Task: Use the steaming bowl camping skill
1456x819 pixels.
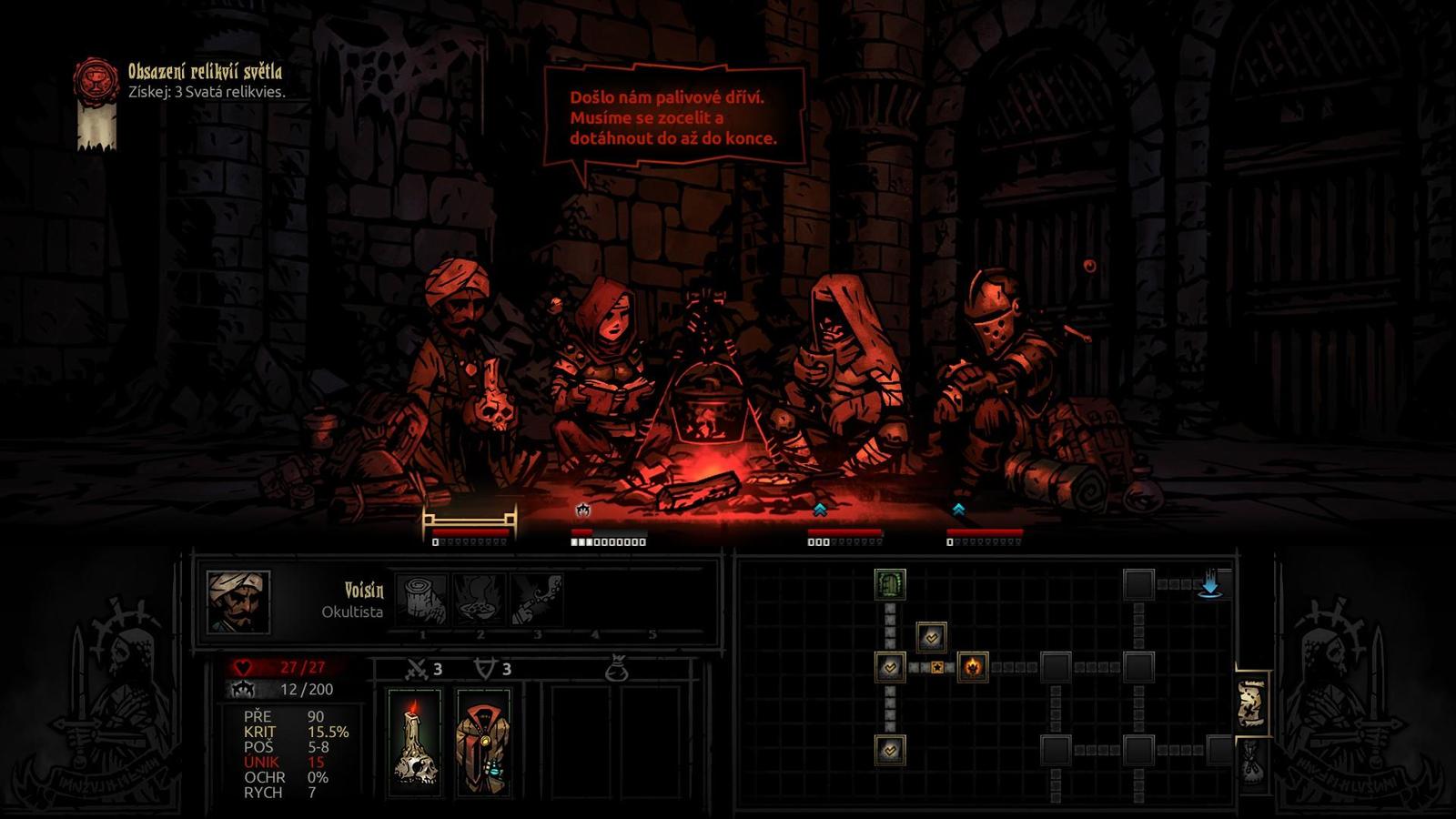Action: 480,598
